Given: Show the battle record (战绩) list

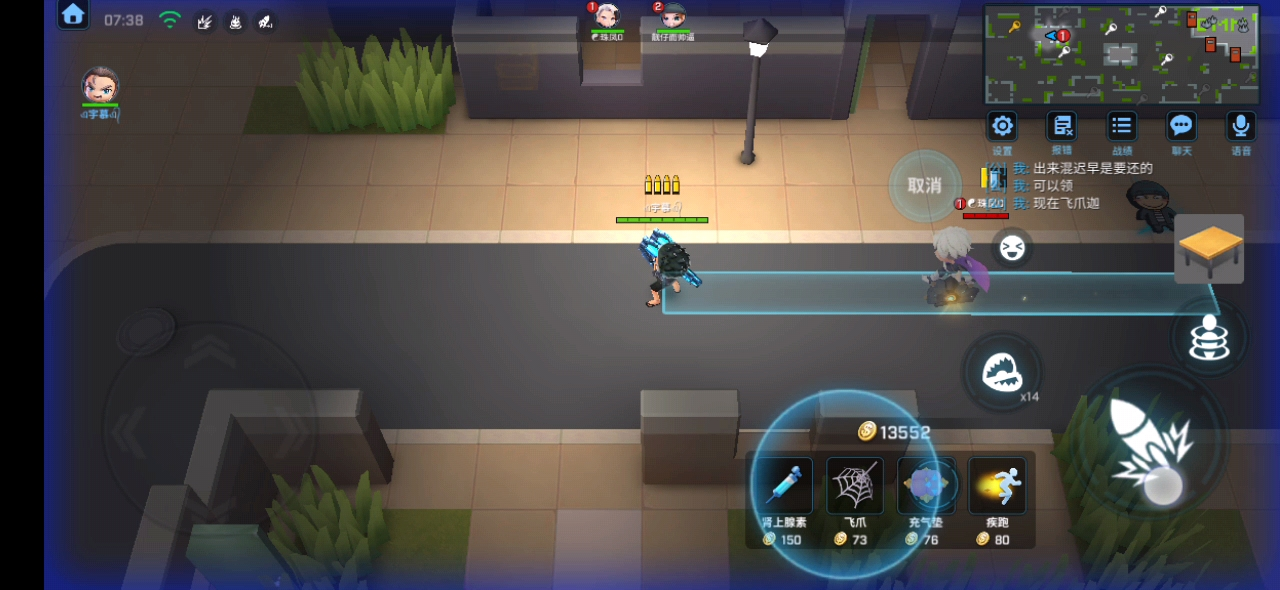Looking at the screenshot, I should coord(1122,127).
